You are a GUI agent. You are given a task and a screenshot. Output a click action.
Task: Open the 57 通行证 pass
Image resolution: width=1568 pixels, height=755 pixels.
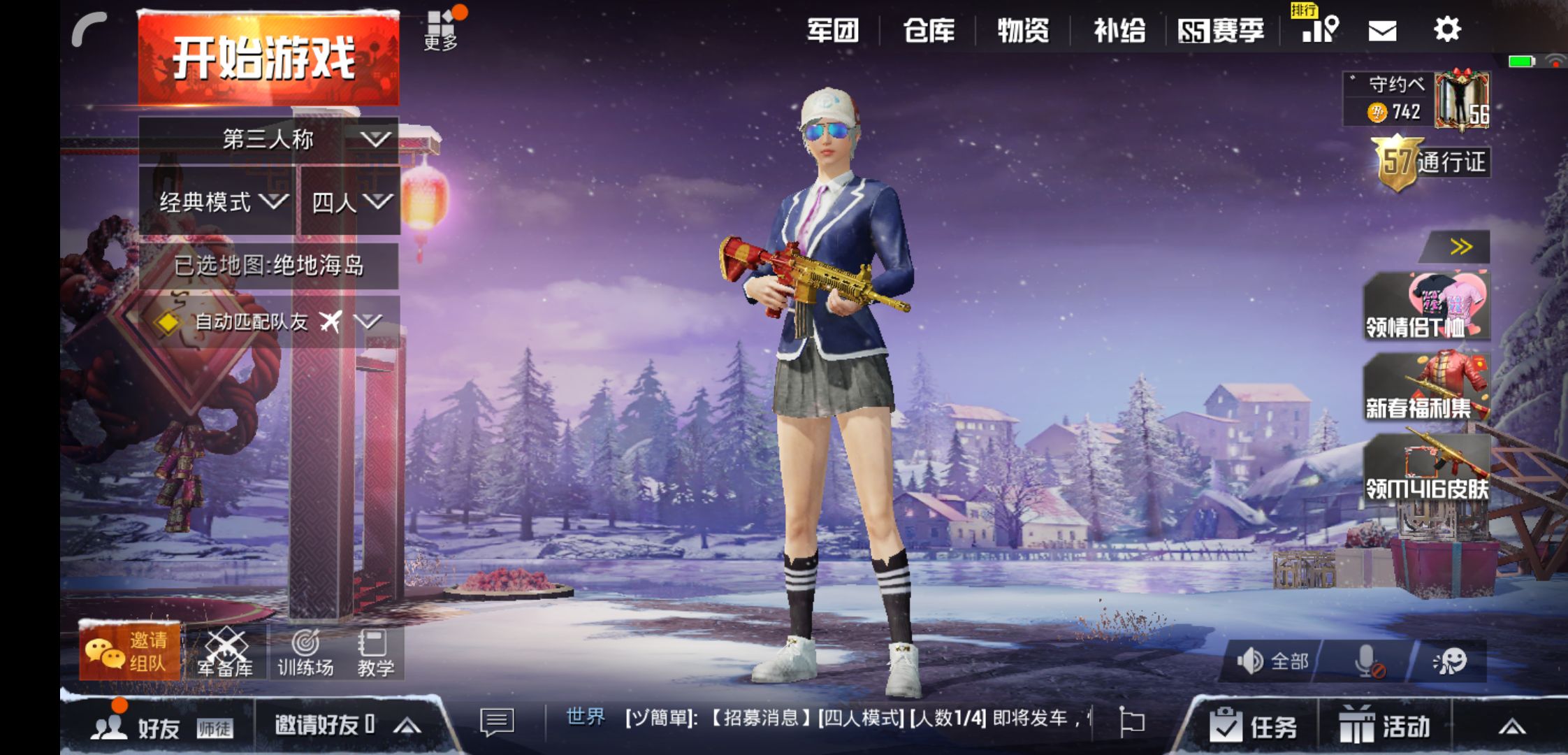coord(1431,162)
